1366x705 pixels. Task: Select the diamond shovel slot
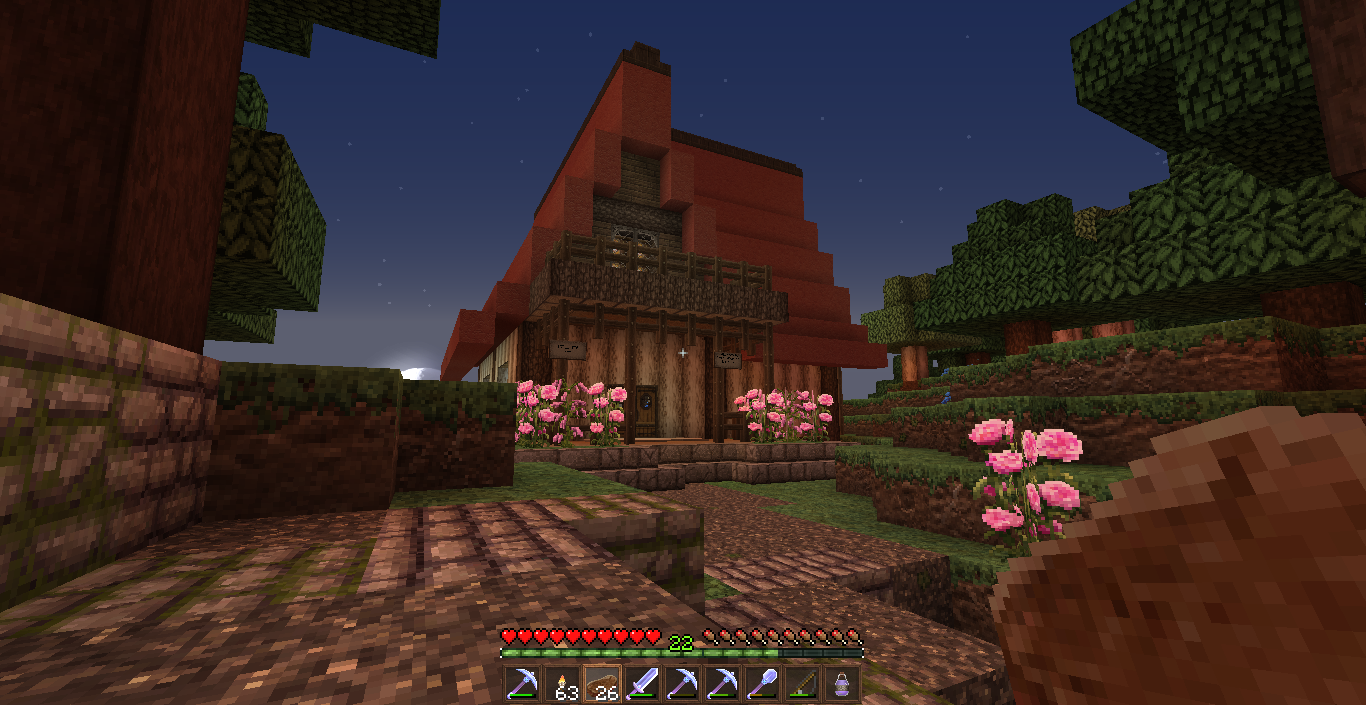click(x=762, y=684)
